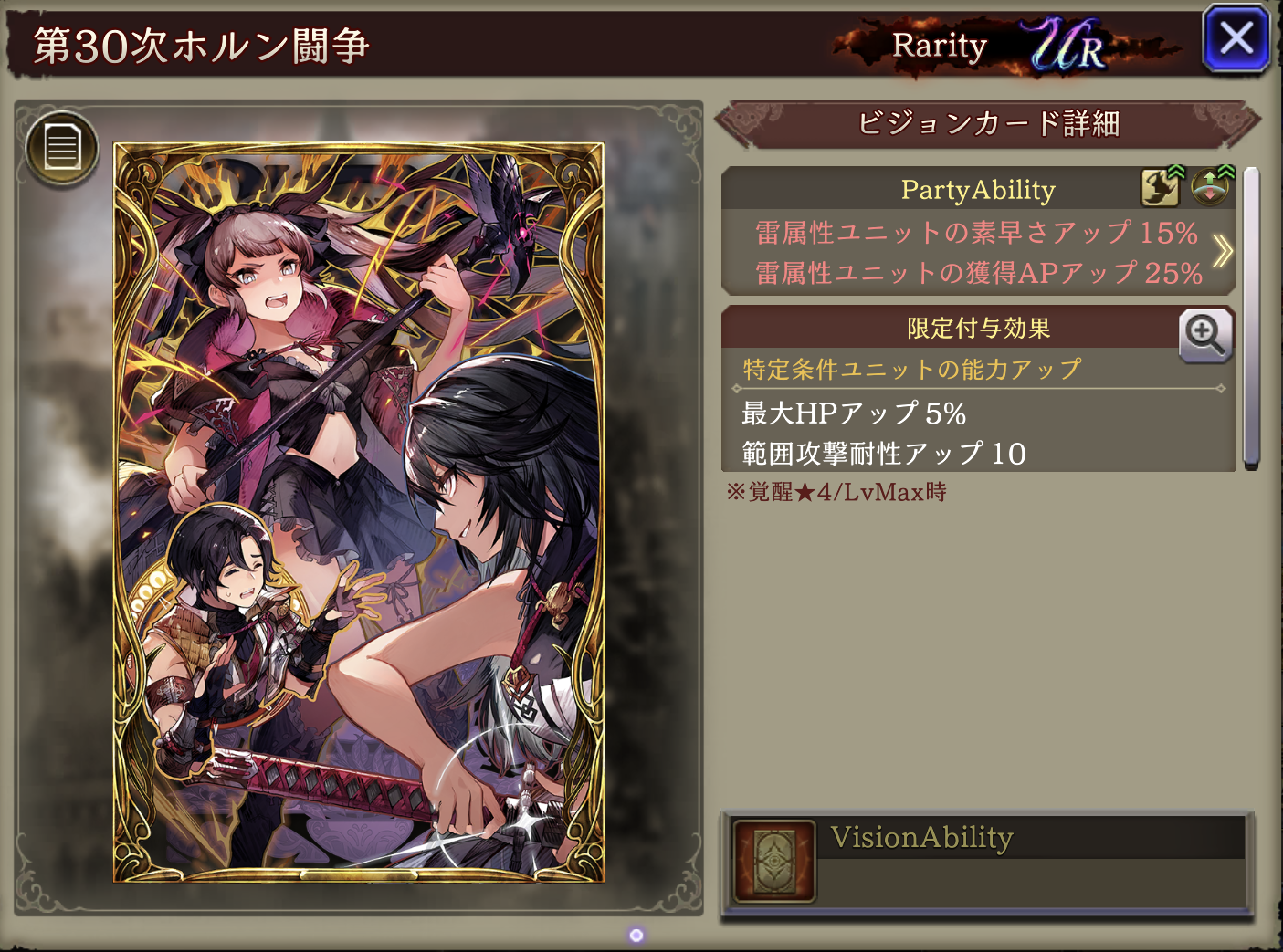Image resolution: width=1283 pixels, height=952 pixels.
Task: Tap the up-down arrows party ability icon
Action: pyautogui.click(x=1211, y=187)
